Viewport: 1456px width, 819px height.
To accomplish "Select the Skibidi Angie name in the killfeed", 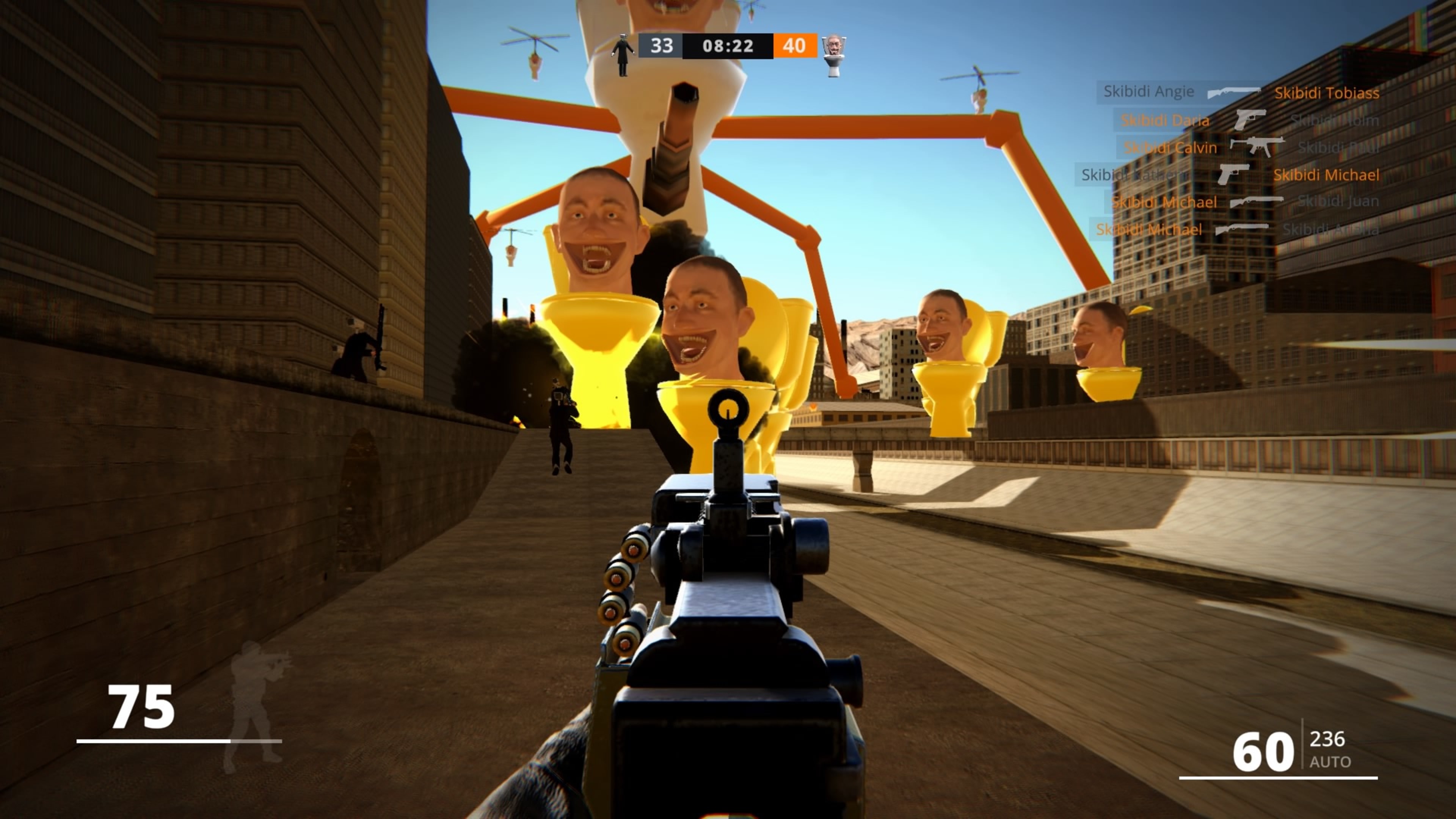I will pyautogui.click(x=1148, y=91).
